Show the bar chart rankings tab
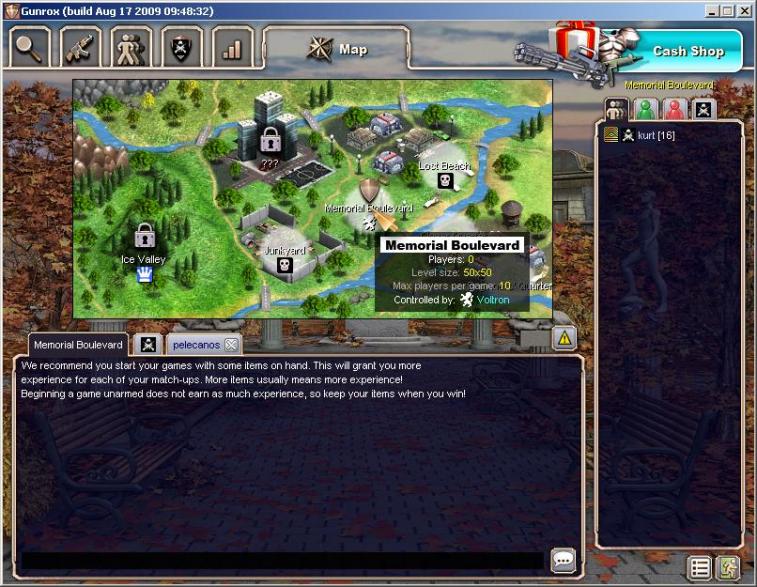 click(233, 47)
